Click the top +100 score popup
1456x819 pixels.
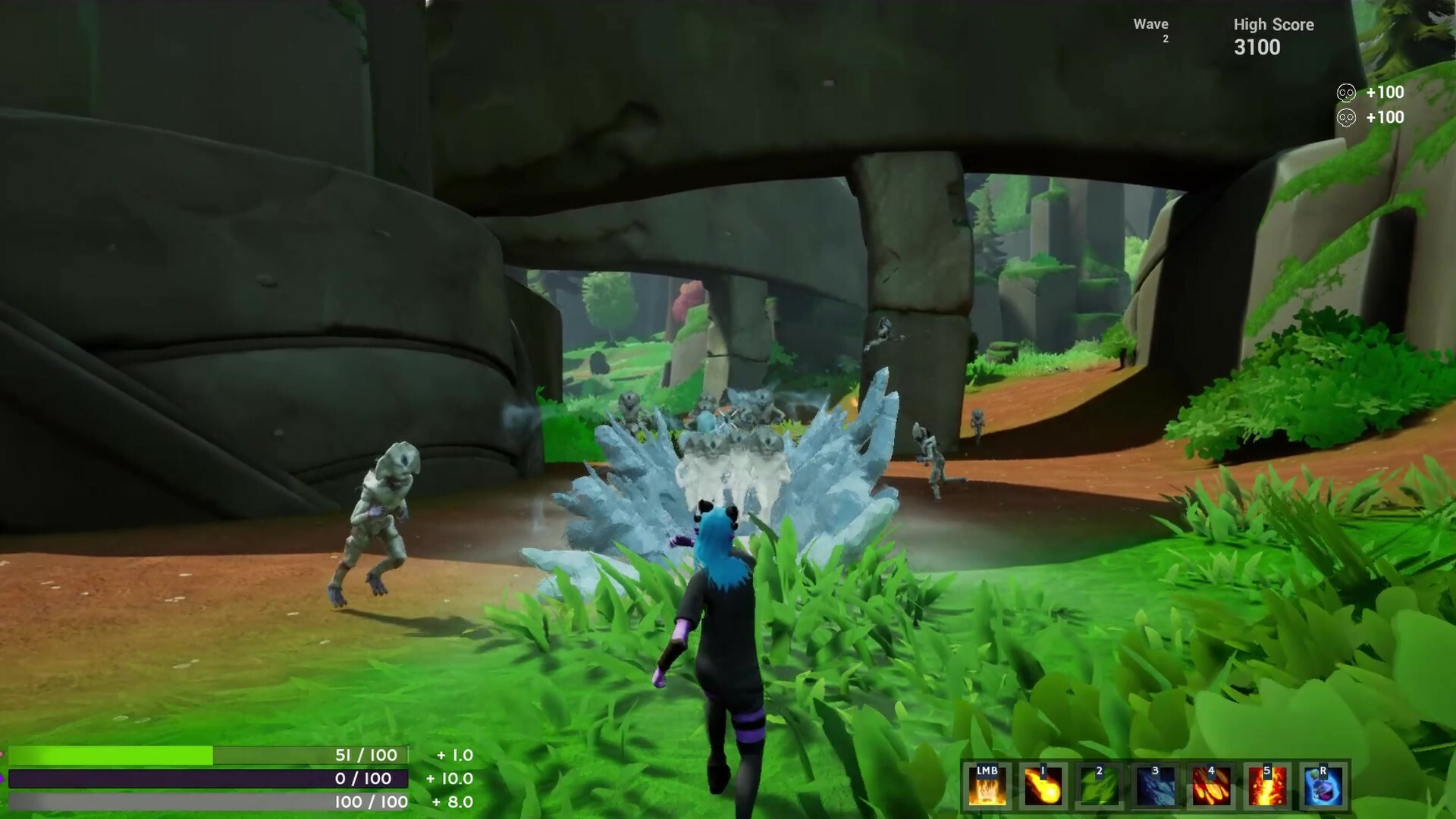[1384, 93]
